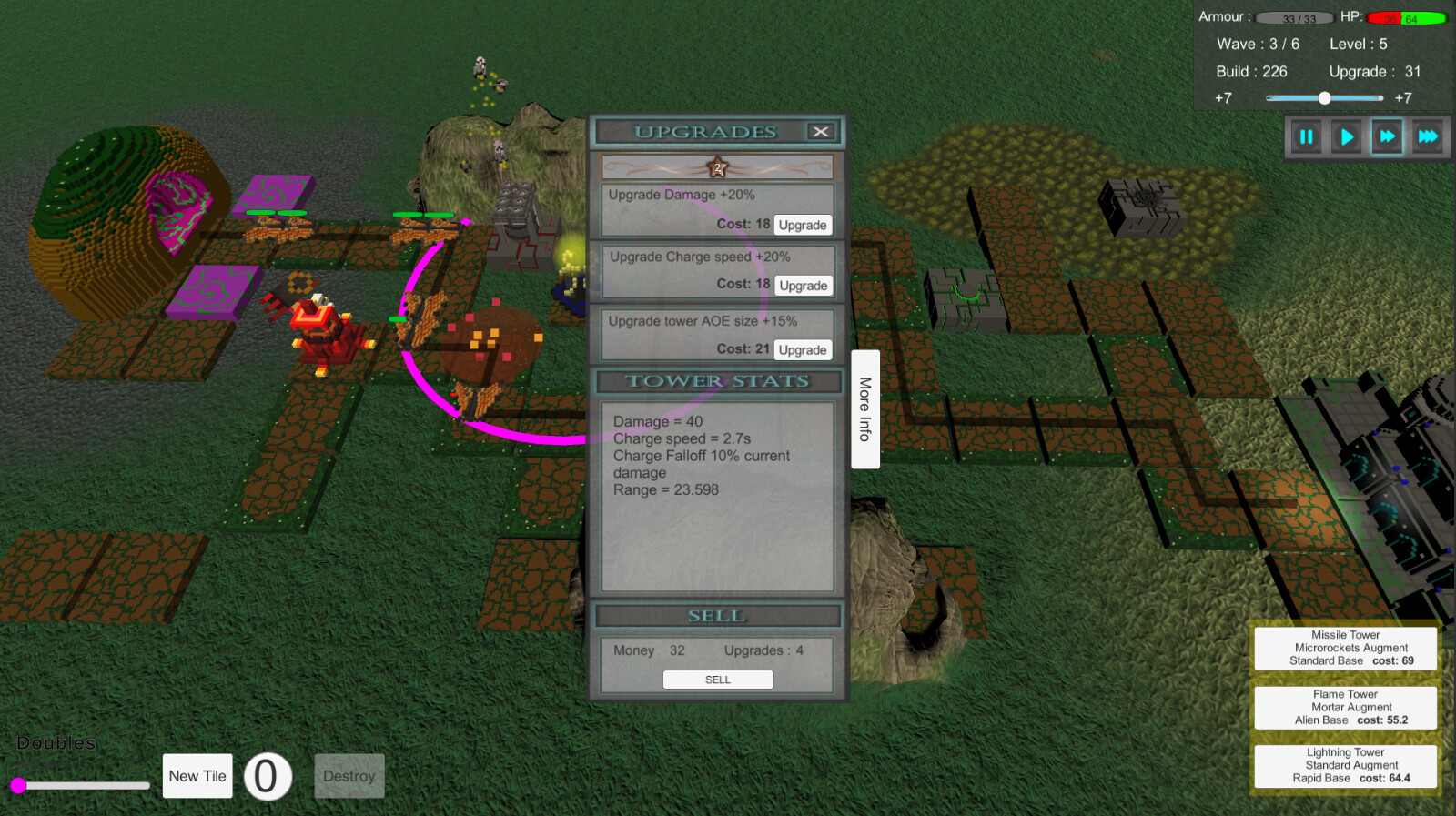1456x816 pixels.
Task: Click the circular counter showing 0
Action: [x=267, y=775]
